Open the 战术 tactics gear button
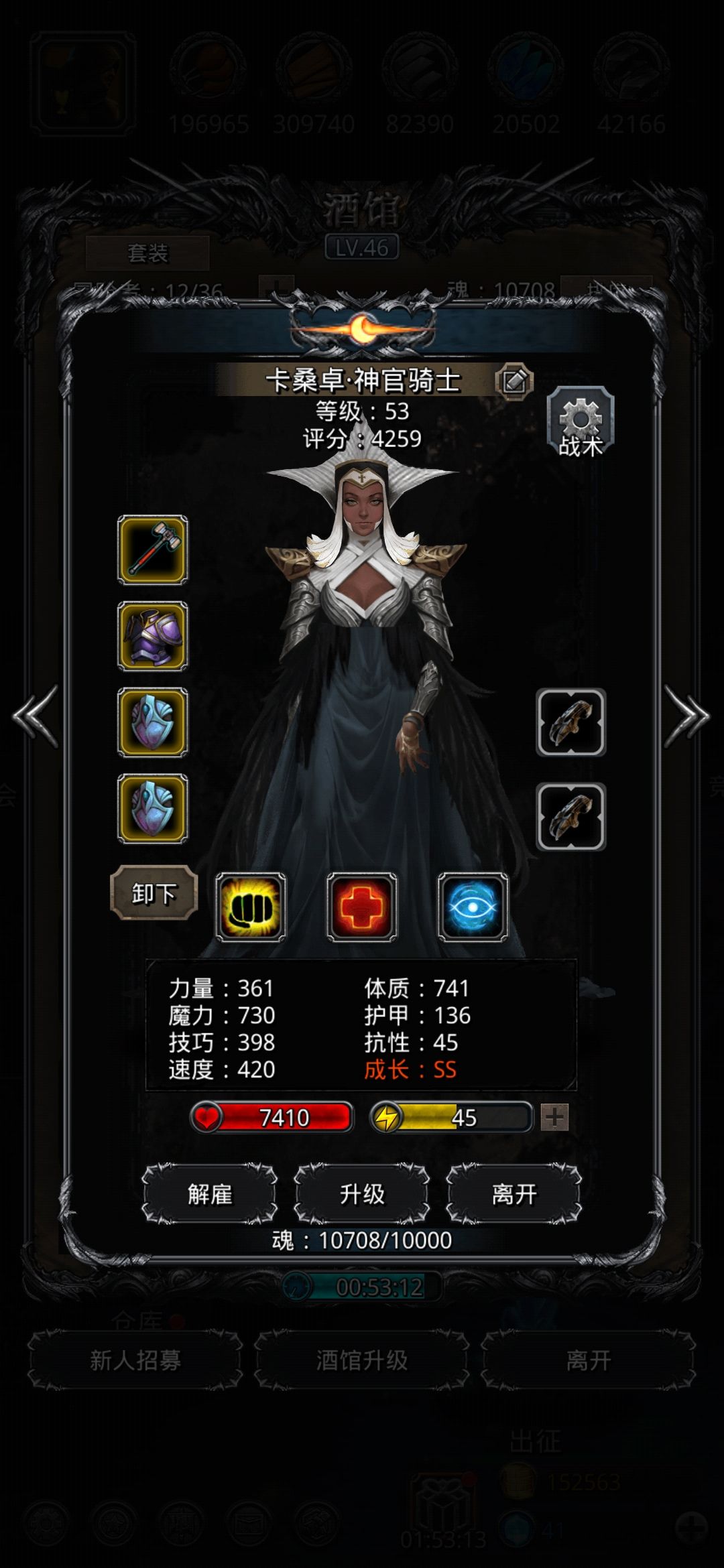724x1568 pixels. coord(580,423)
